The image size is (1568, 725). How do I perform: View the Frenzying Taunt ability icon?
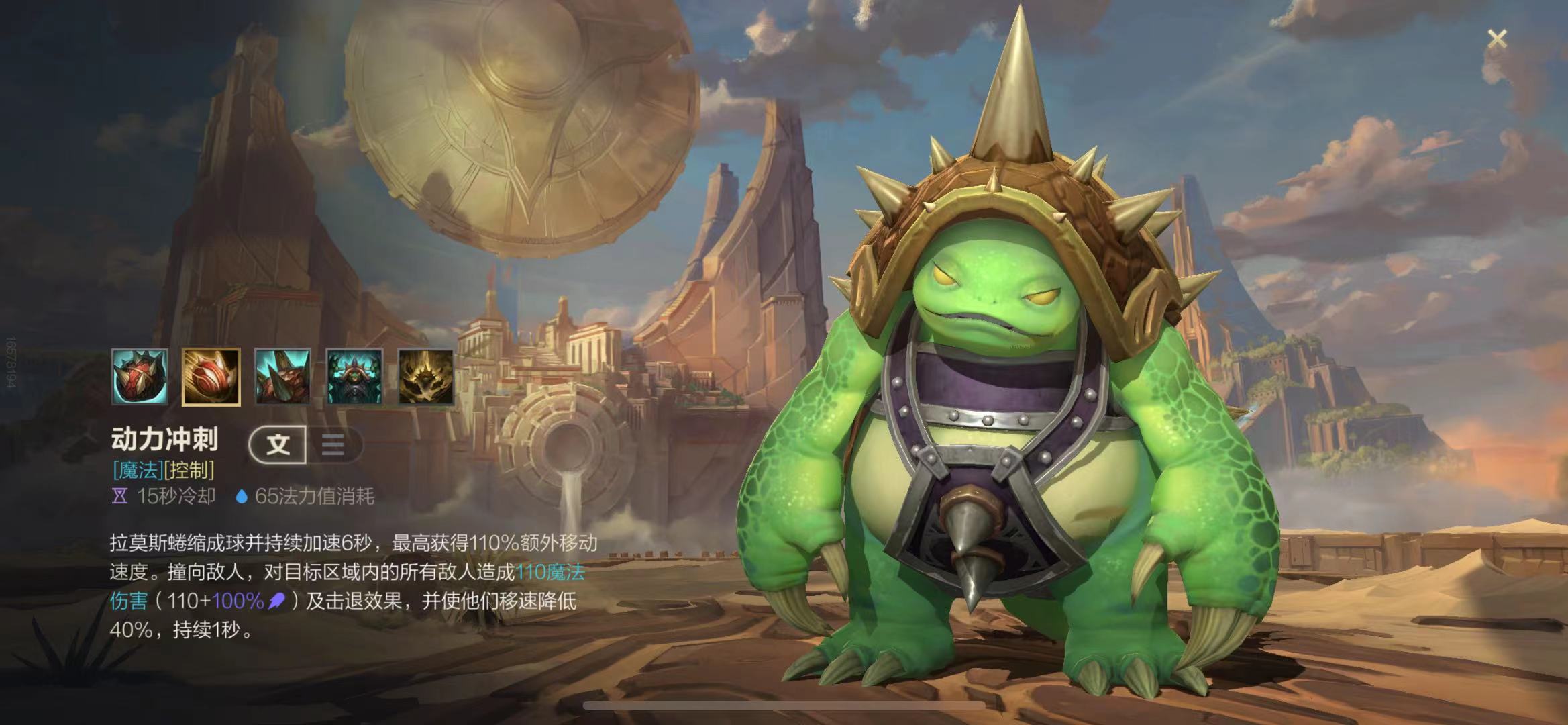click(x=354, y=377)
